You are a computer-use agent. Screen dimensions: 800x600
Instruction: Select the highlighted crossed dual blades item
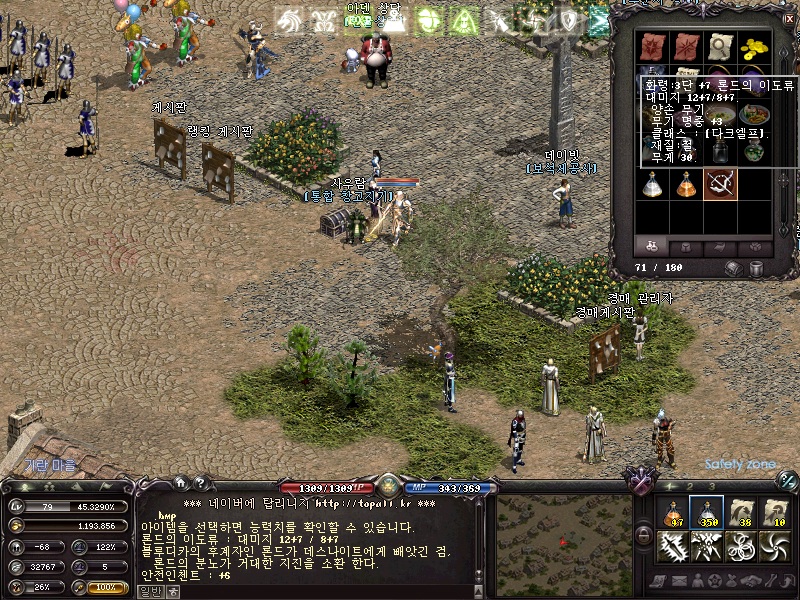pyautogui.click(x=719, y=184)
